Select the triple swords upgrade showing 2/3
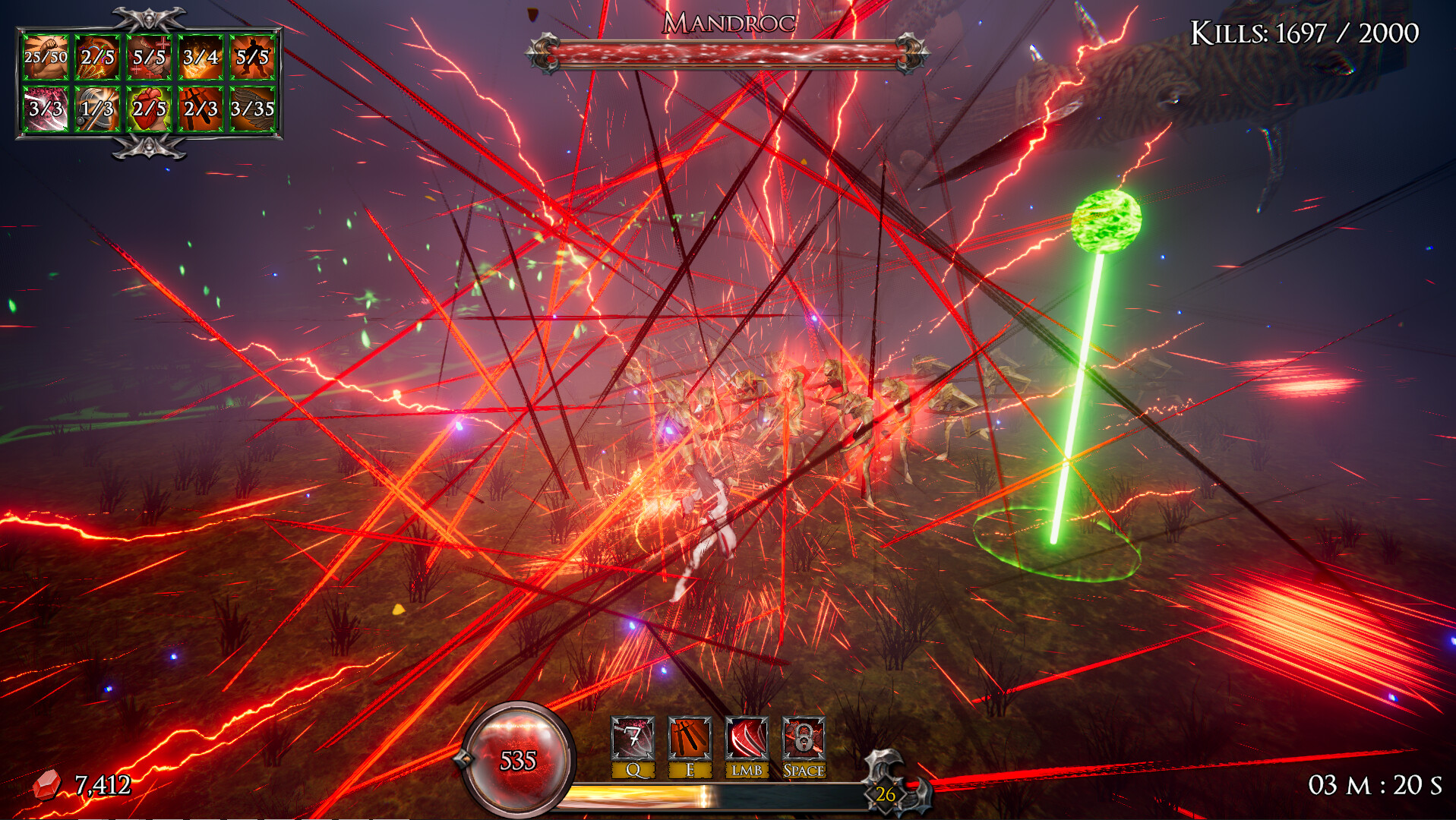The image size is (1456, 820). tap(201, 109)
